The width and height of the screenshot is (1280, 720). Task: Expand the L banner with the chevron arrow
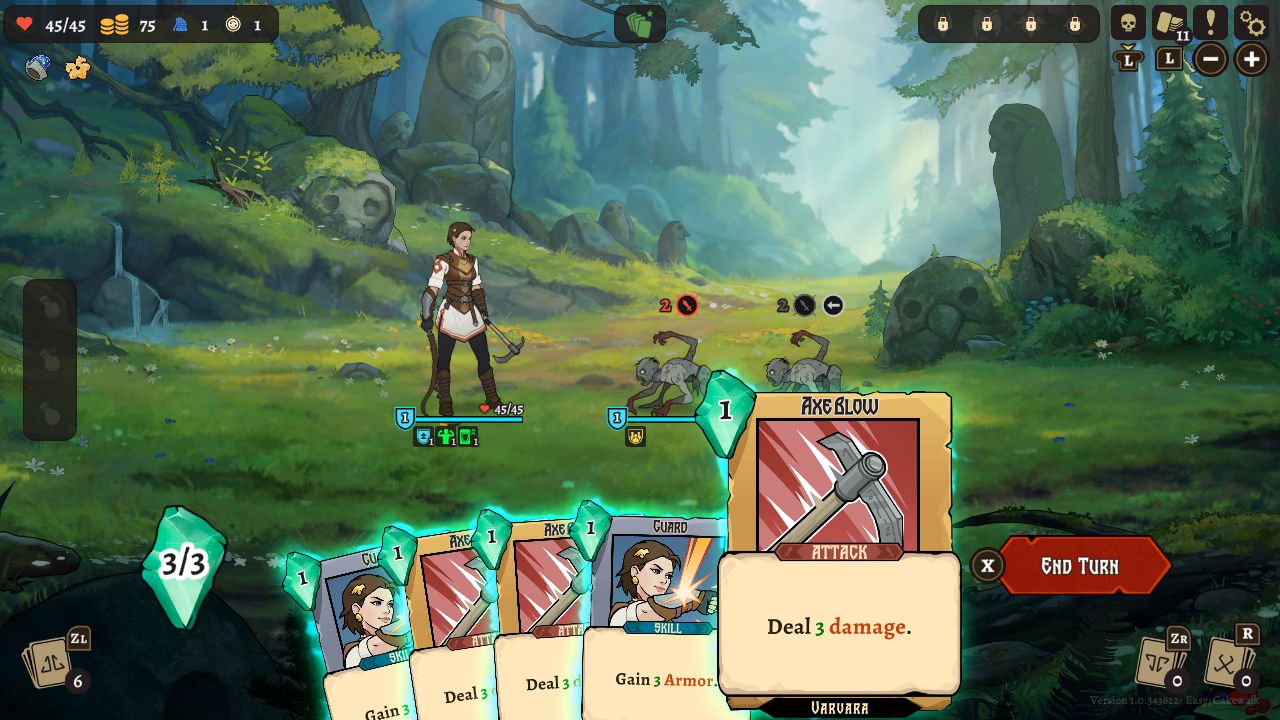pos(1128,58)
